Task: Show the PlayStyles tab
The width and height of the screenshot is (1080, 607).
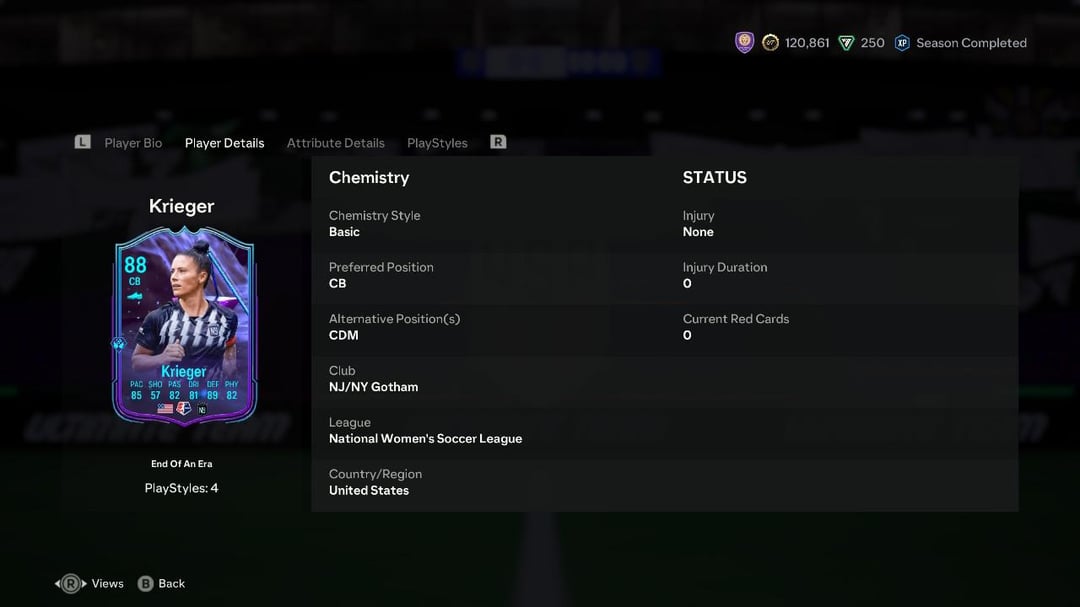Action: (437, 143)
